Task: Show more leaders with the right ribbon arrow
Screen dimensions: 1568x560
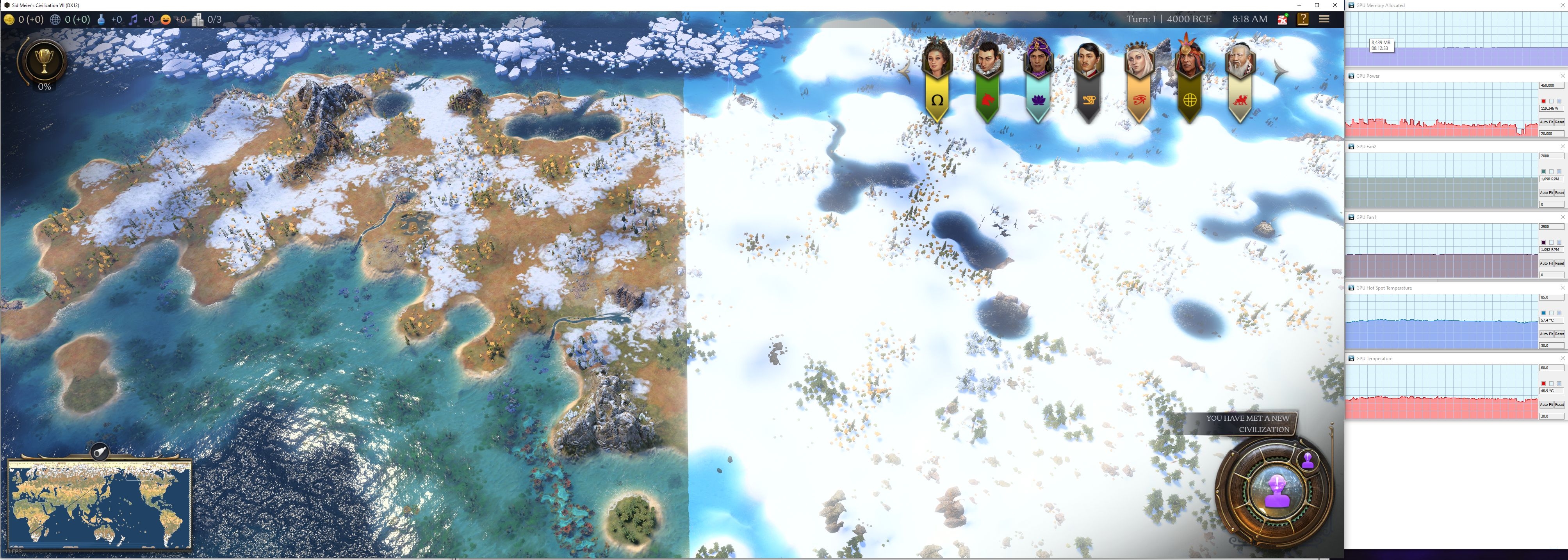Action: pyautogui.click(x=1280, y=72)
